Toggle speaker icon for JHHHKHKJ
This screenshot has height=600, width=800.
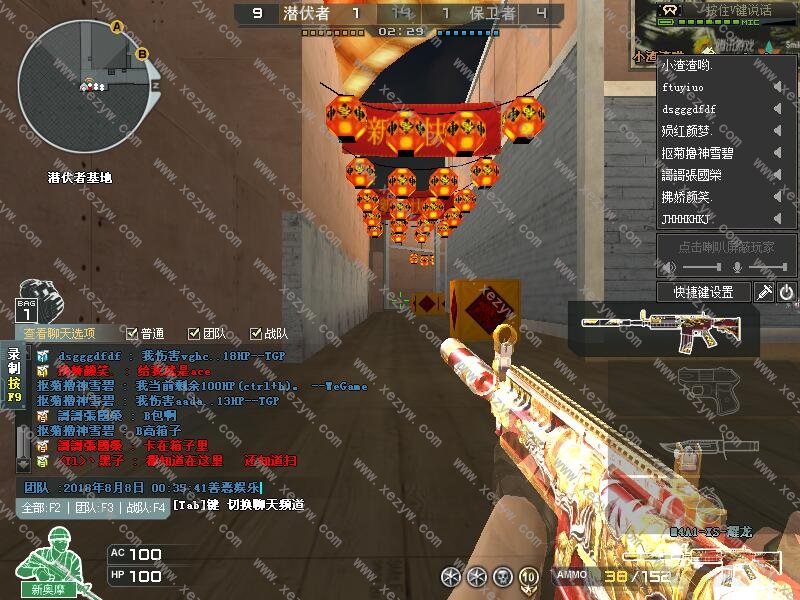[777, 219]
